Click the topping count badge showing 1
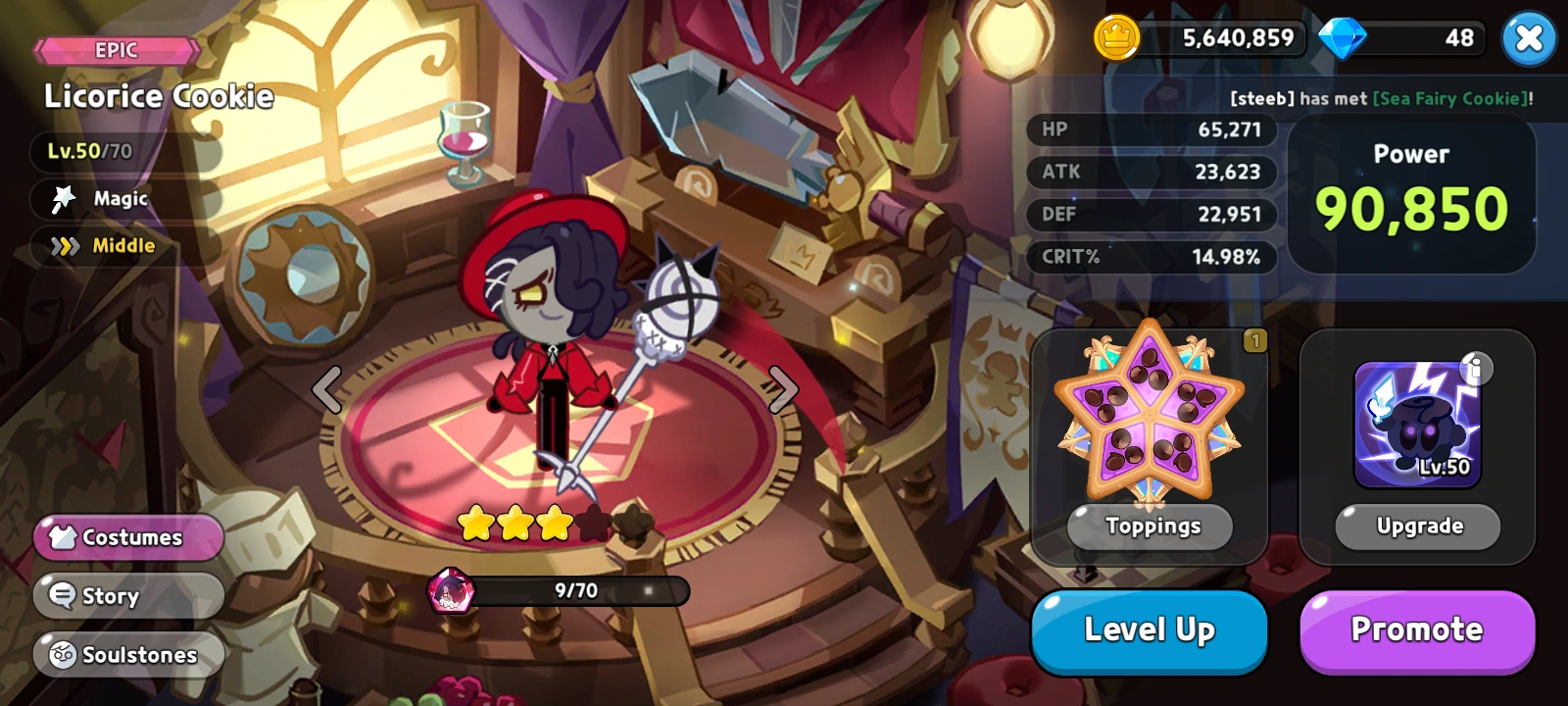 tap(1256, 340)
